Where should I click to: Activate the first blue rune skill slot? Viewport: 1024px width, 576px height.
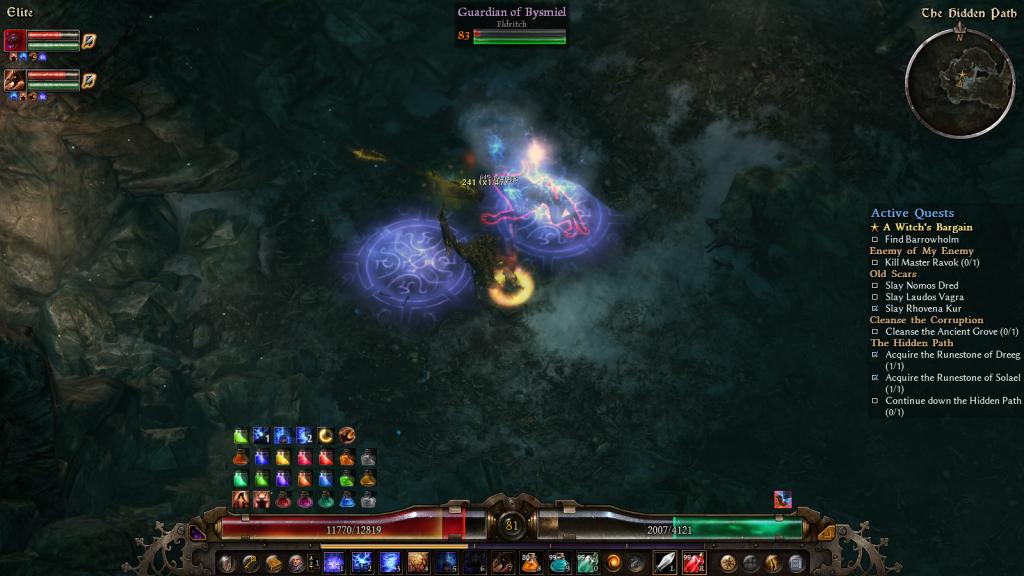click(334, 562)
